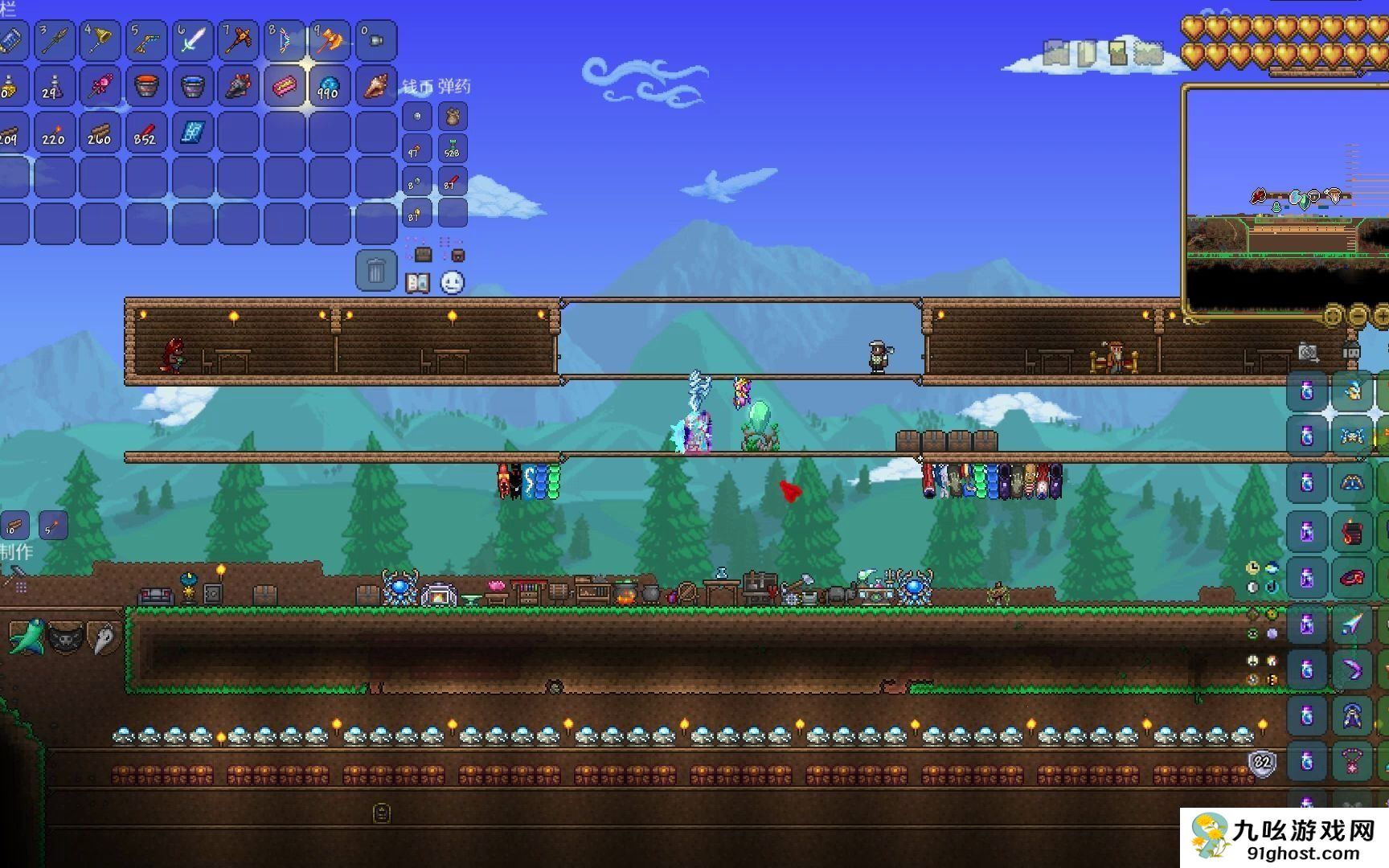
Task: Select the wooden plank crafting recipe
Action: point(15,526)
